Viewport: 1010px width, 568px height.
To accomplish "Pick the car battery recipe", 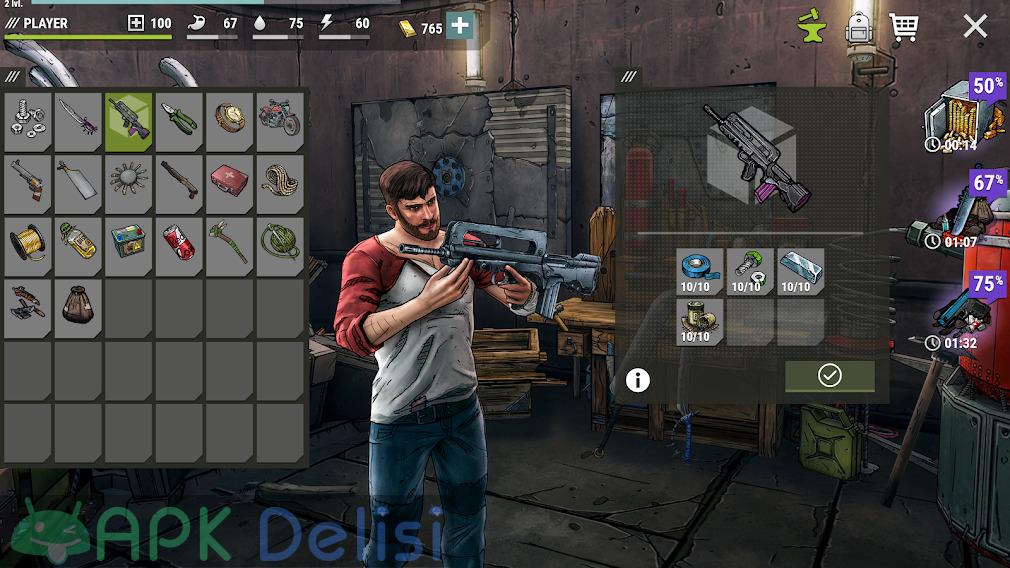I will (129, 244).
